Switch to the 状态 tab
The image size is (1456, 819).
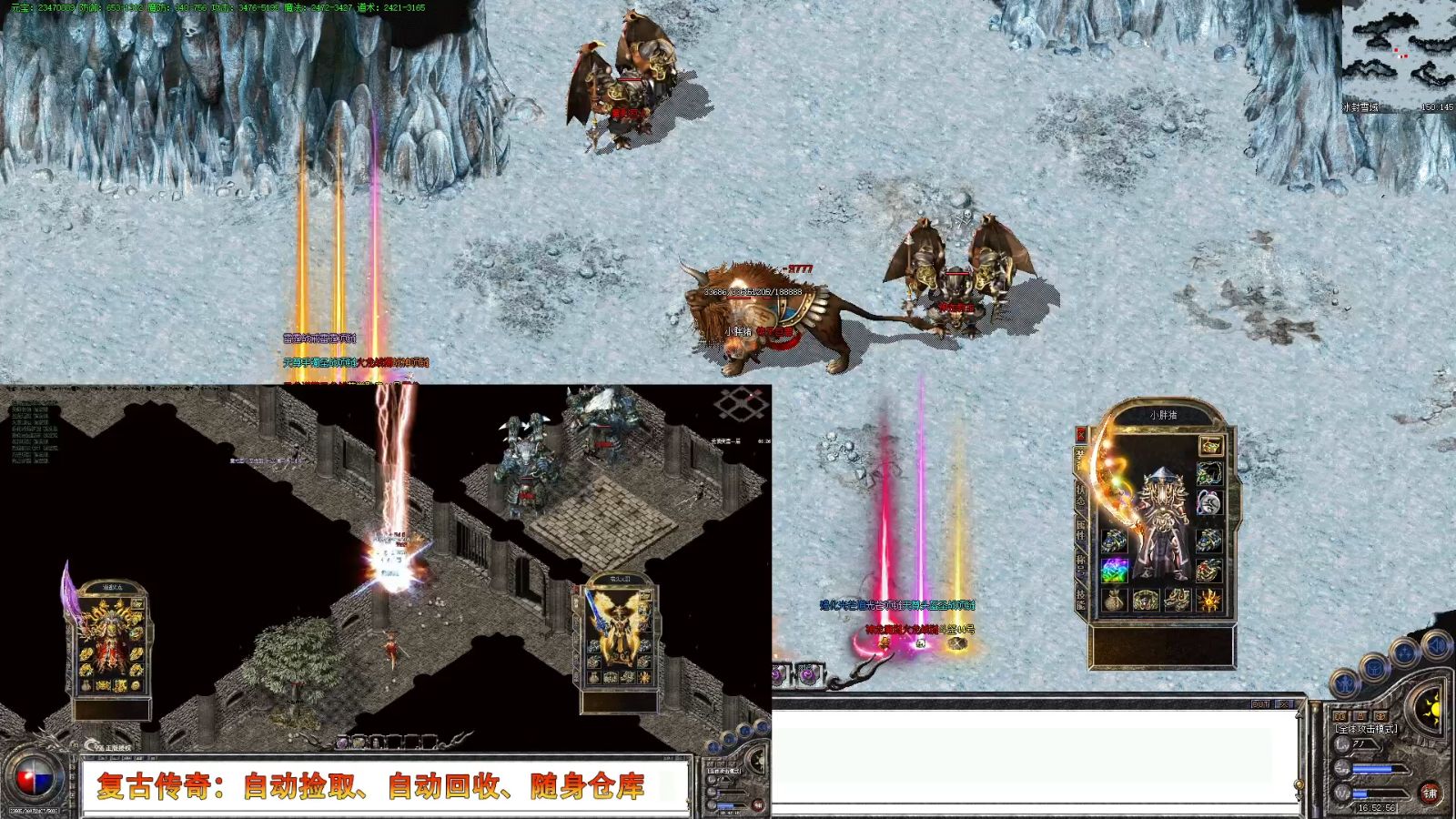1081,495
